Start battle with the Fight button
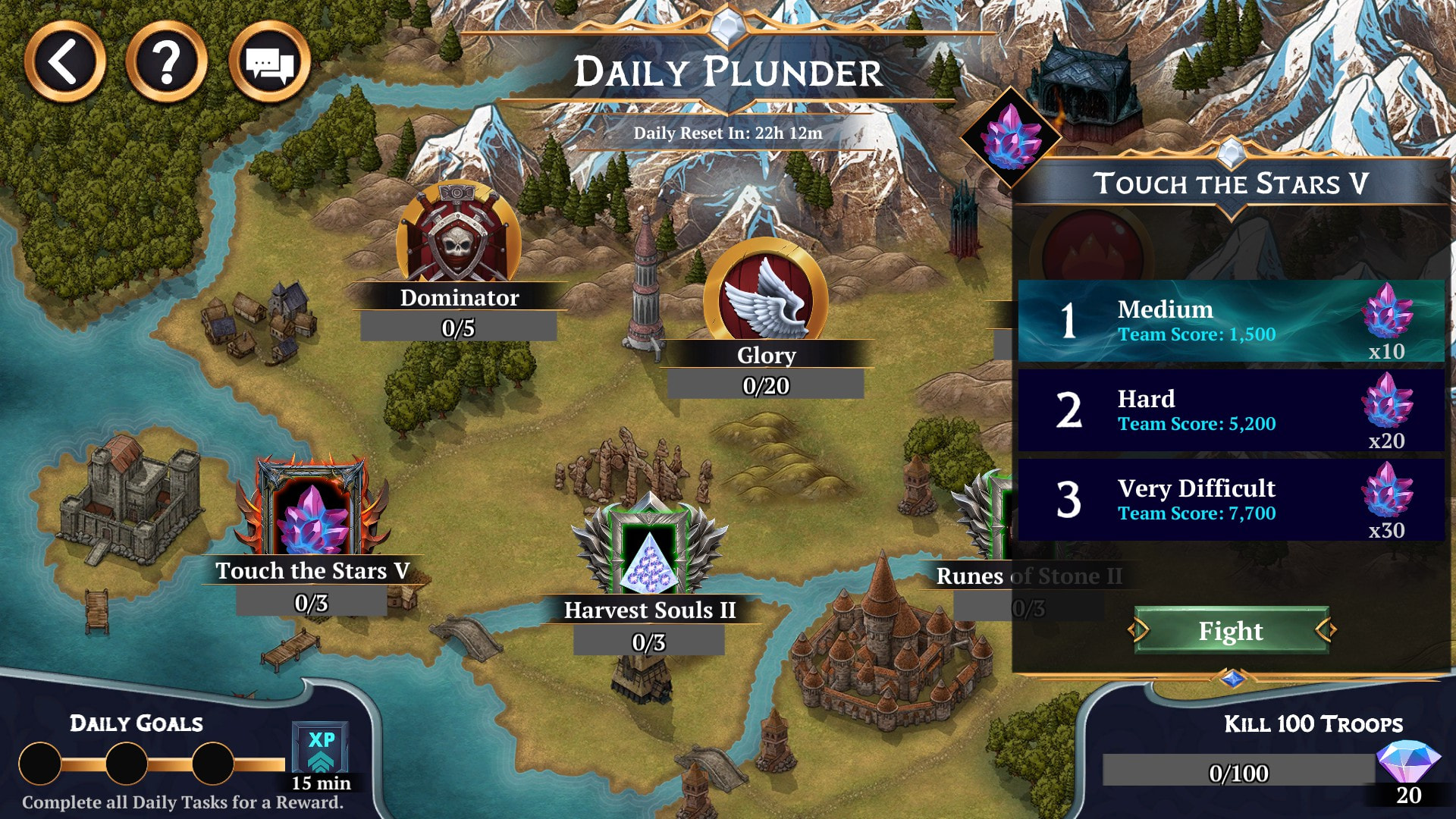Screen dimensions: 1456x819 pos(1231,630)
